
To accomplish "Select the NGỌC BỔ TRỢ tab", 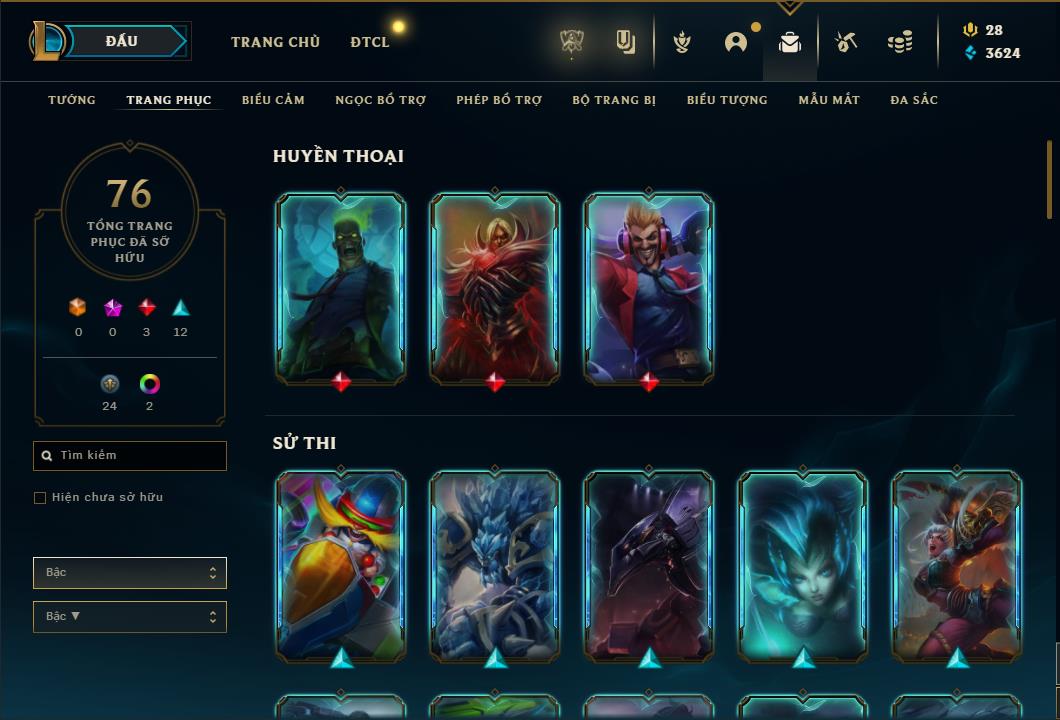I will [x=380, y=100].
